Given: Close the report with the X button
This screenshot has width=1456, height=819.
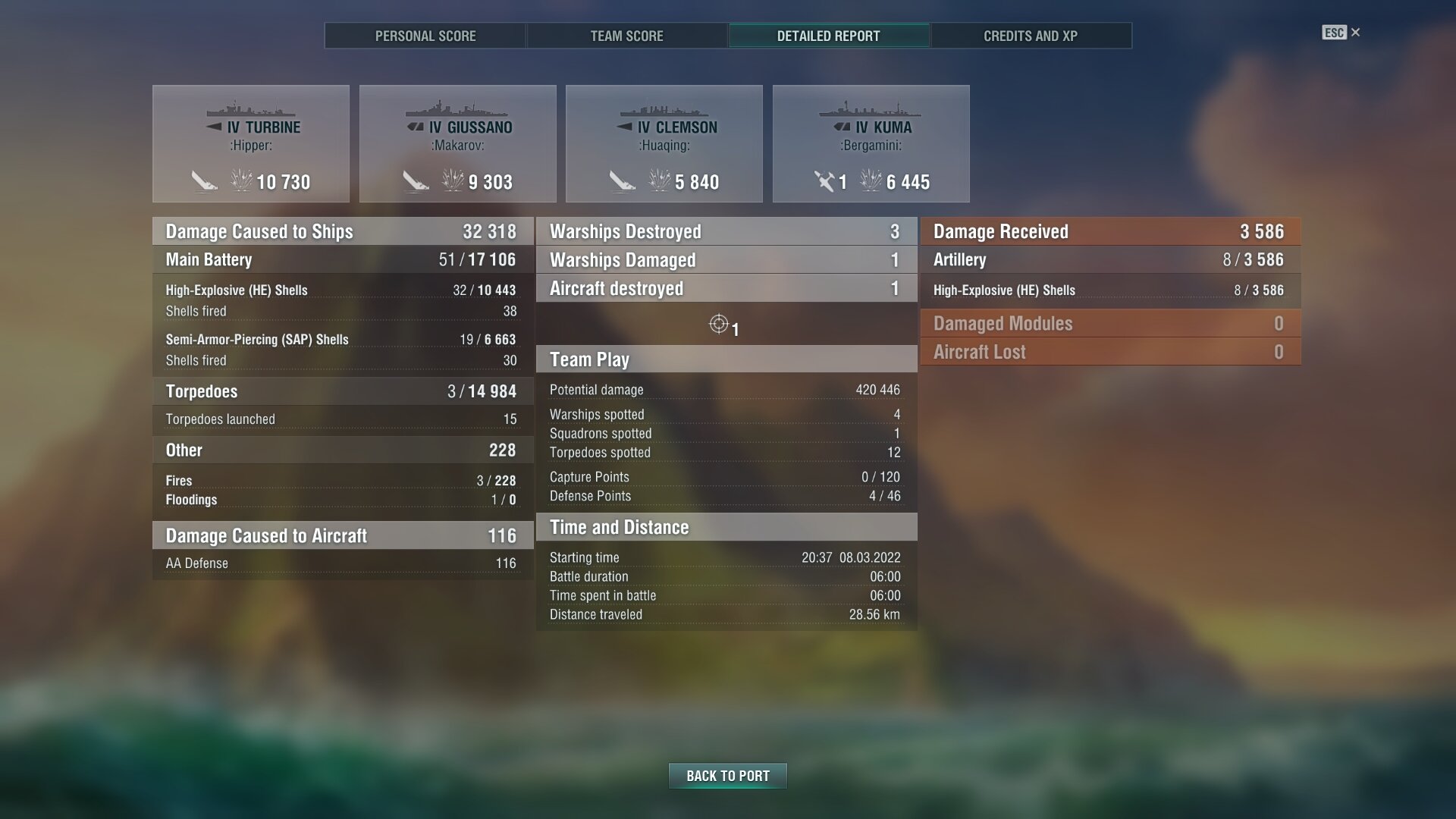Looking at the screenshot, I should point(1355,33).
